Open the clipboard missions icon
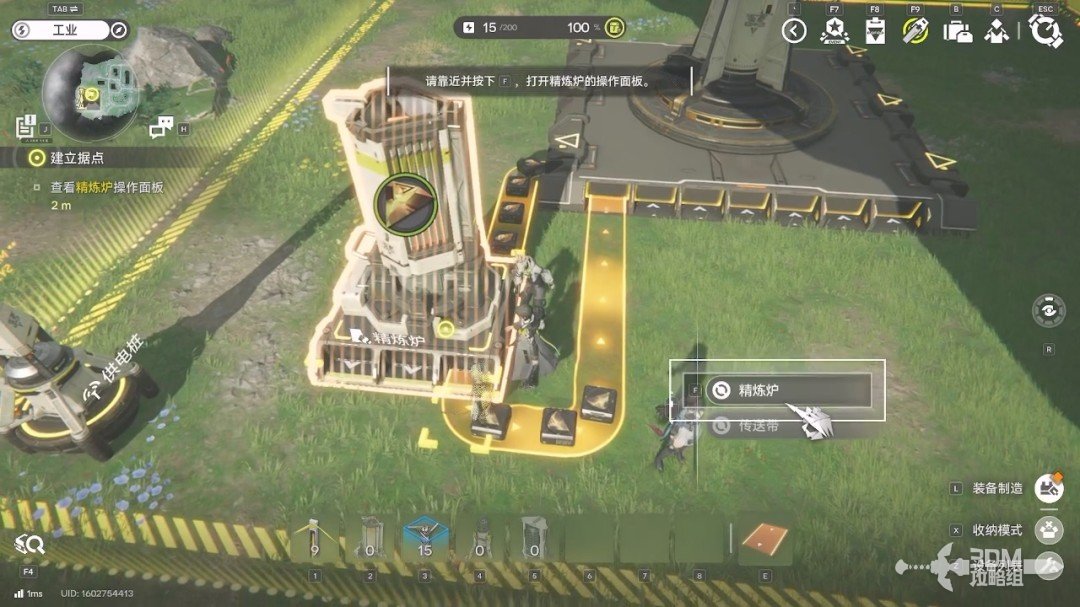This screenshot has width=1080, height=607. 875,31
